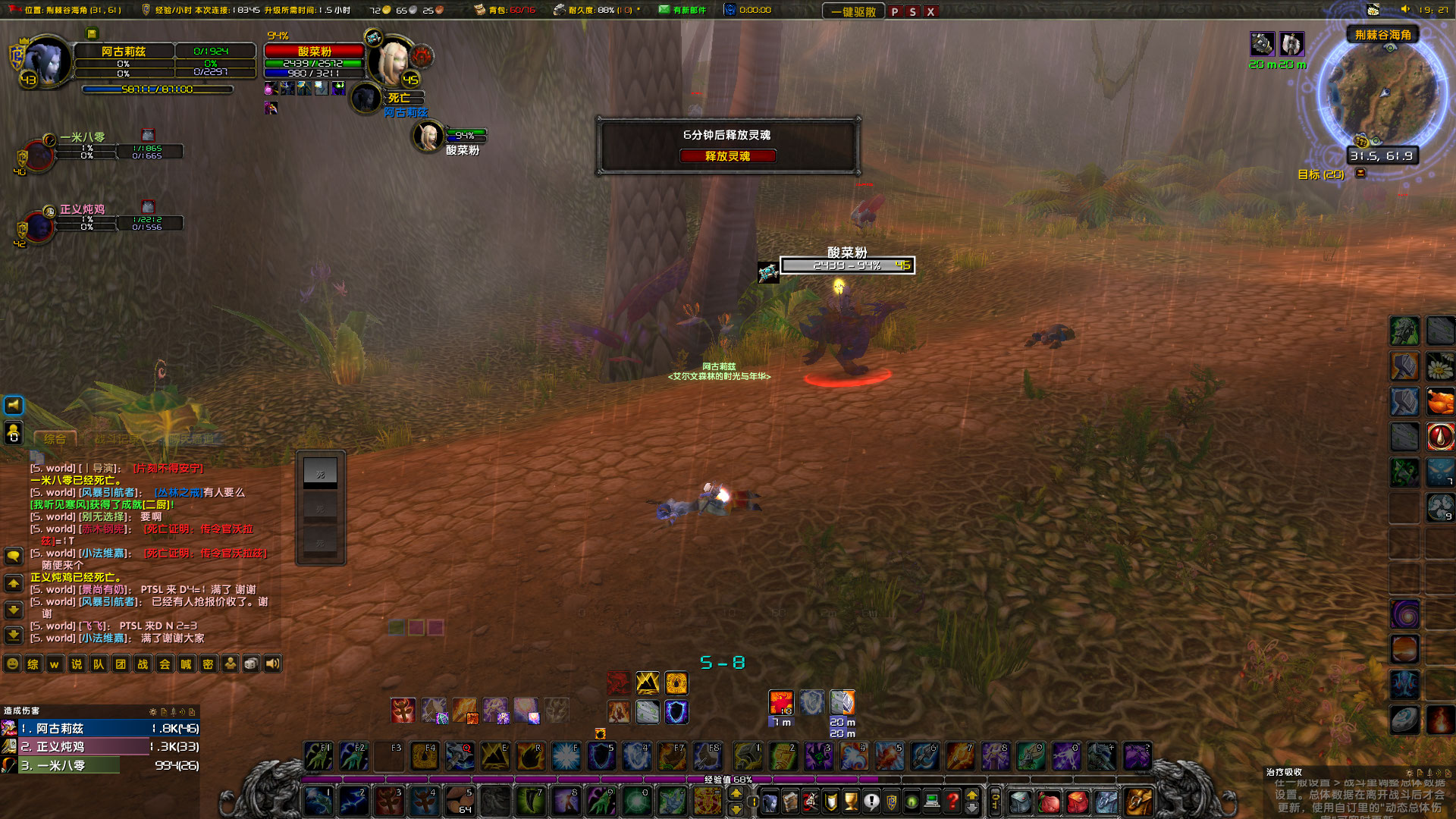
Task: Click the report icon on the 造成伤害 meter
Action: click(x=163, y=713)
